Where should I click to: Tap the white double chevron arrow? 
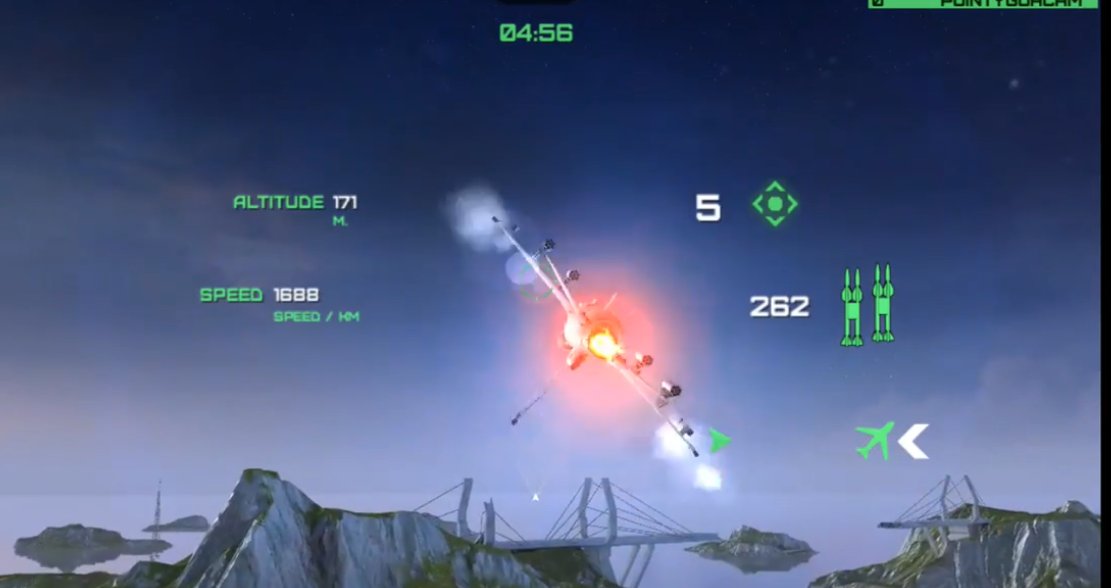coord(913,441)
